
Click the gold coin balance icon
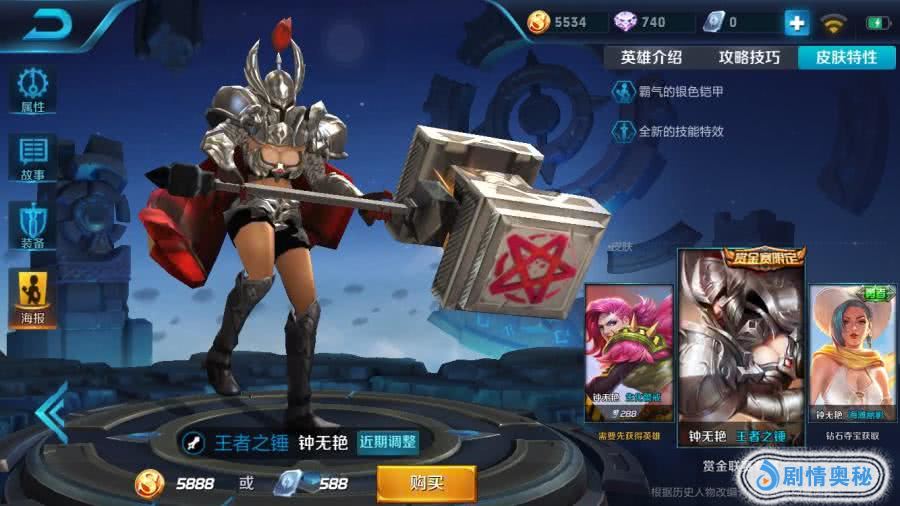coord(539,22)
